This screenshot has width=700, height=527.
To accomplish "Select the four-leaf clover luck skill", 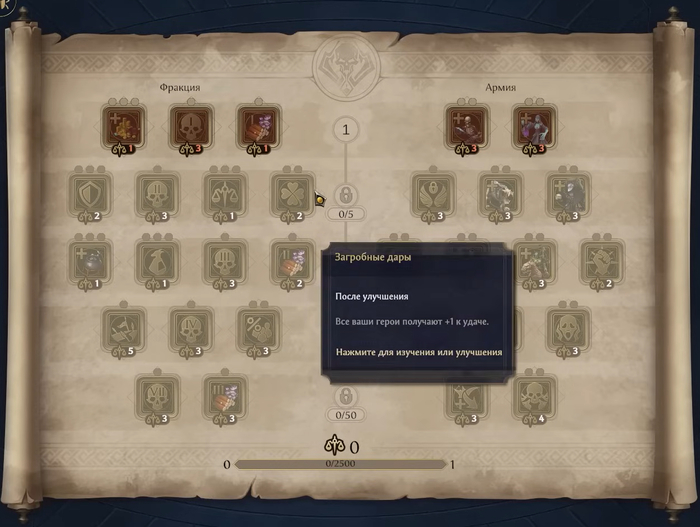I will tap(292, 195).
